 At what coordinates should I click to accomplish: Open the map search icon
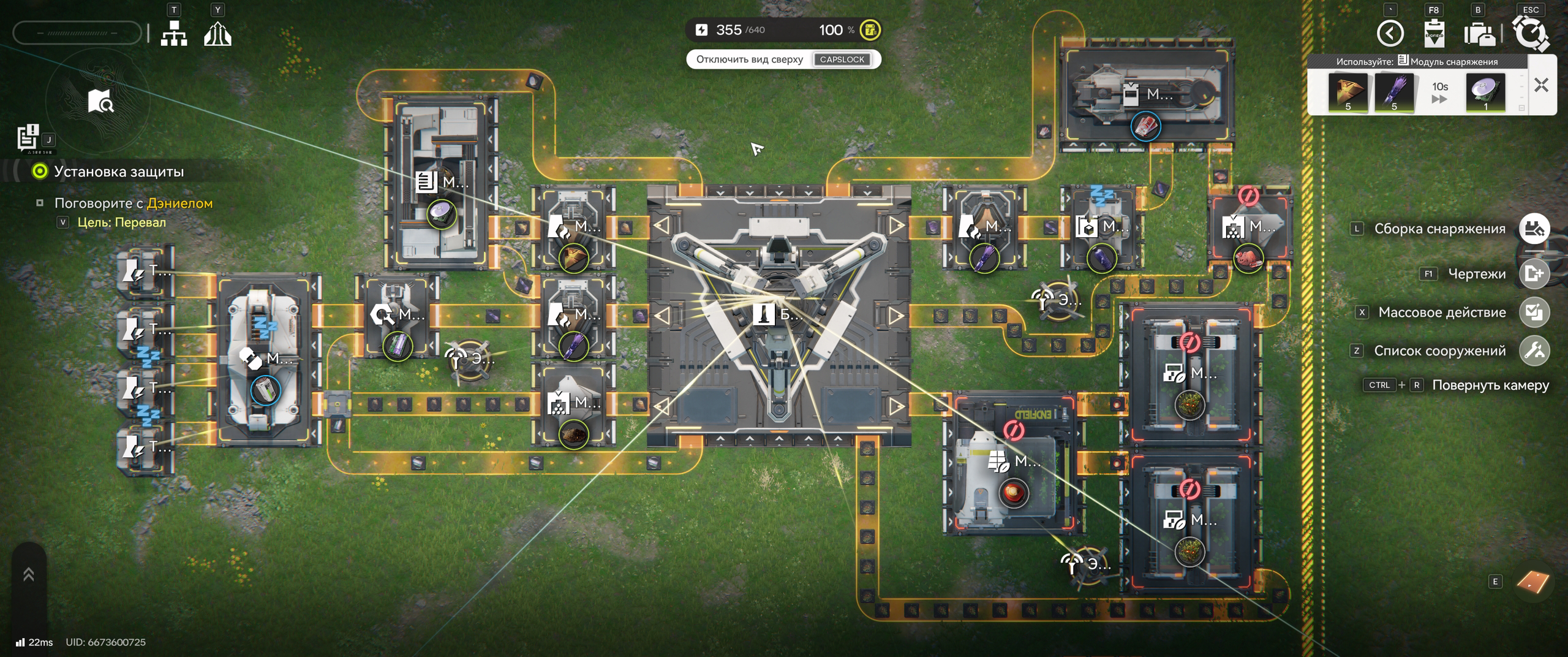point(100,101)
